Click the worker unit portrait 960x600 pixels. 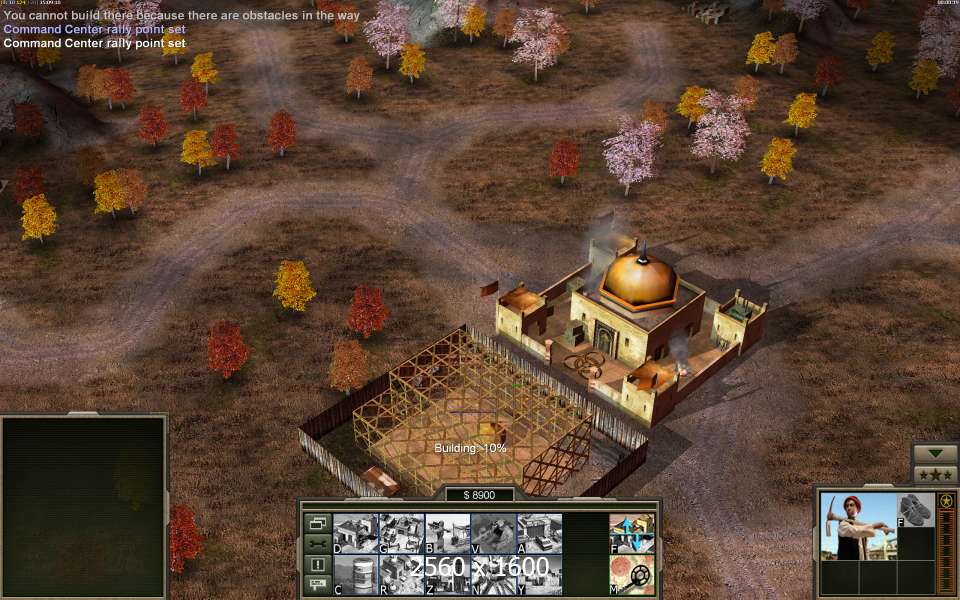point(858,526)
